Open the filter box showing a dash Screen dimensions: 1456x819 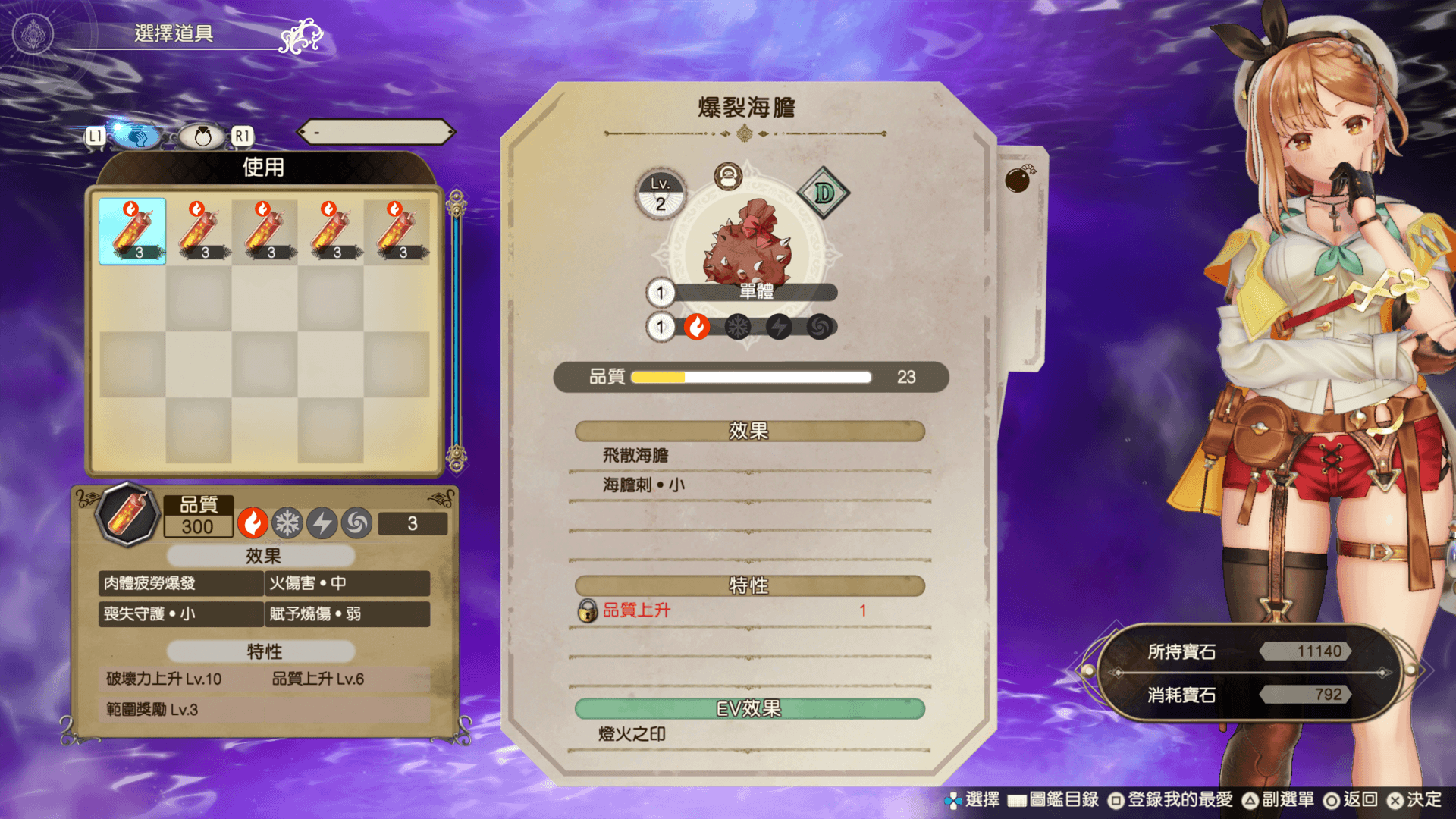point(376,133)
